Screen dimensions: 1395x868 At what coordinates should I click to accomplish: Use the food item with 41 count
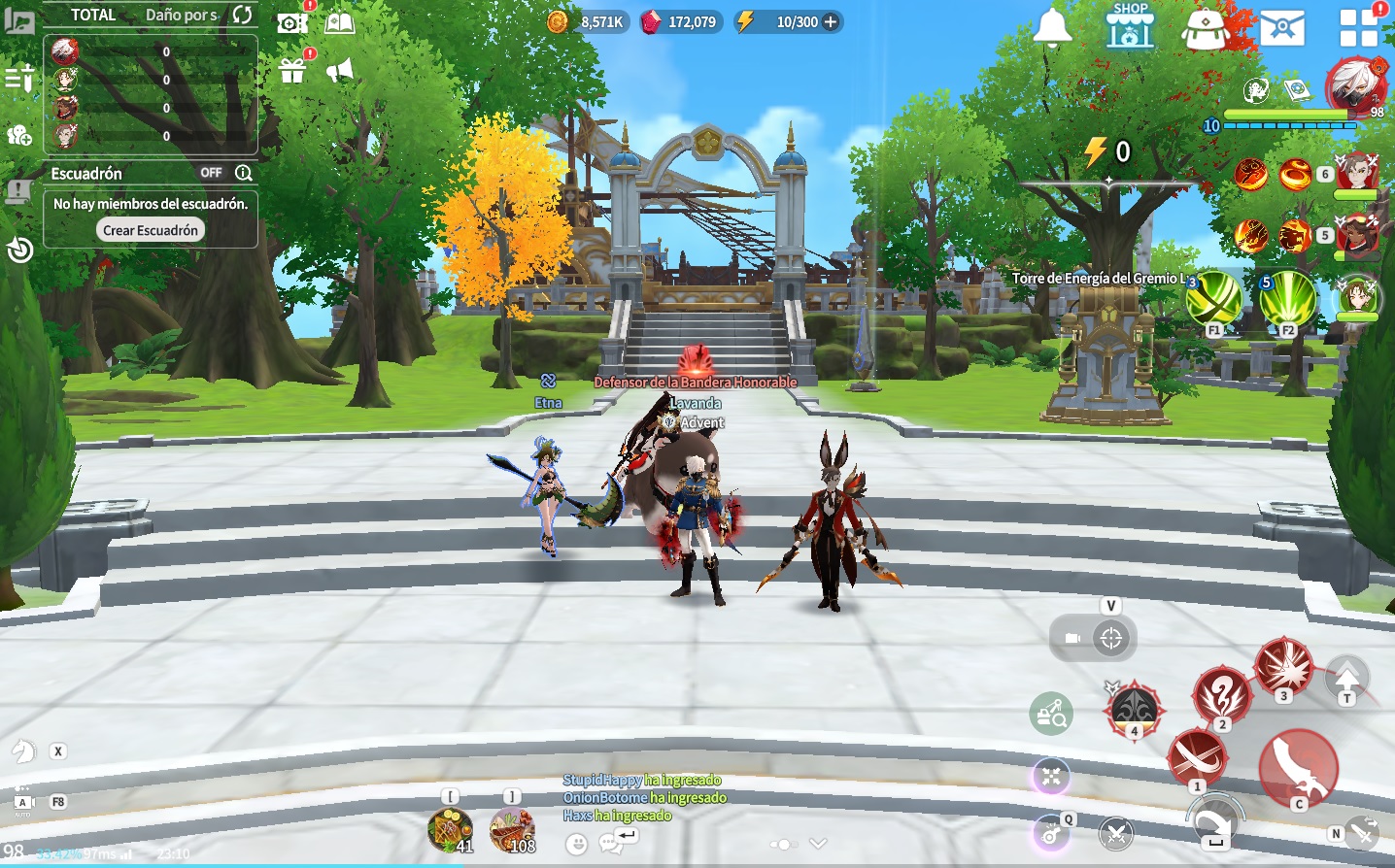[451, 831]
